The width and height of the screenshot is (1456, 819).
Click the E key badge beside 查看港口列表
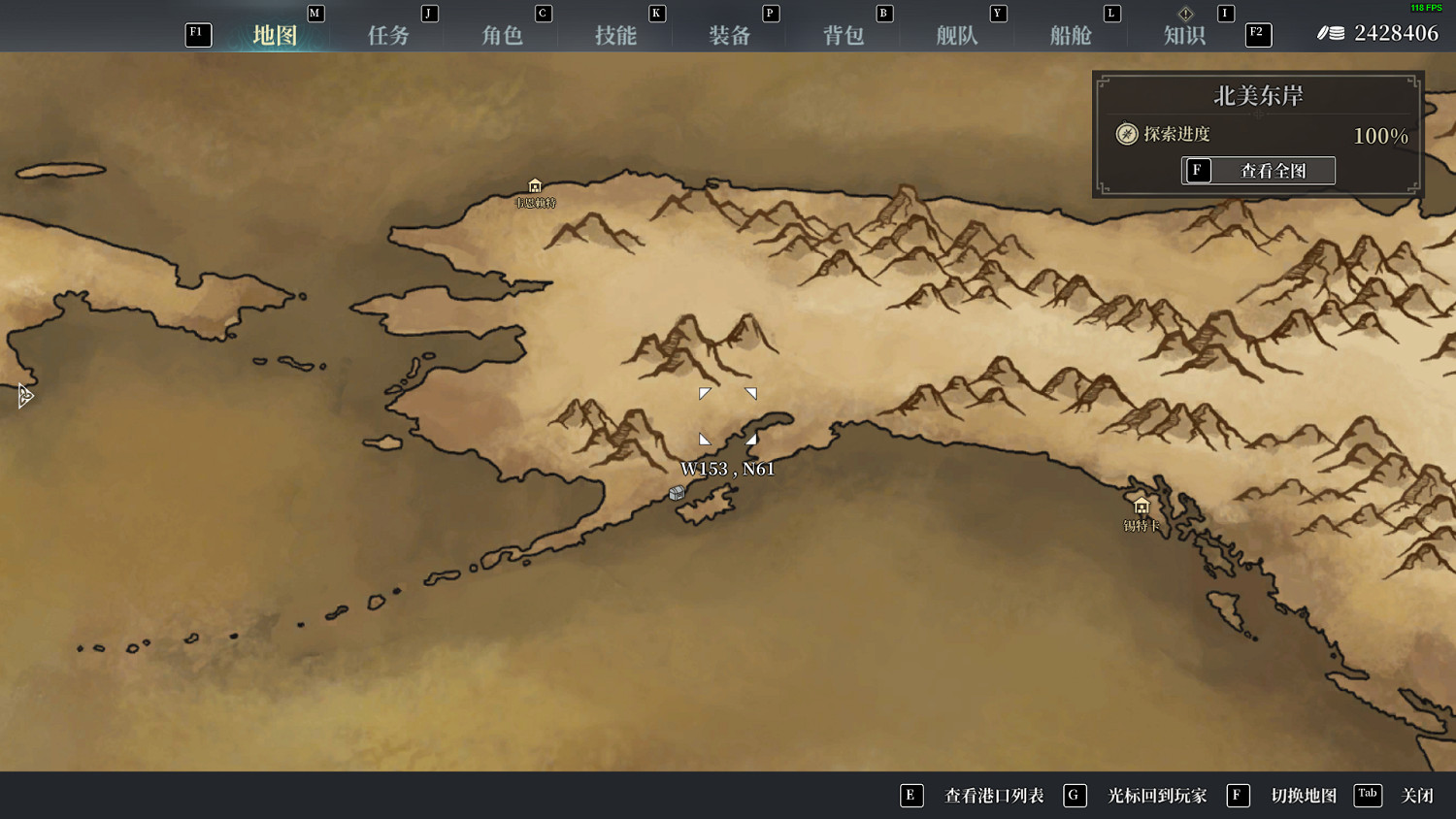pos(911,795)
